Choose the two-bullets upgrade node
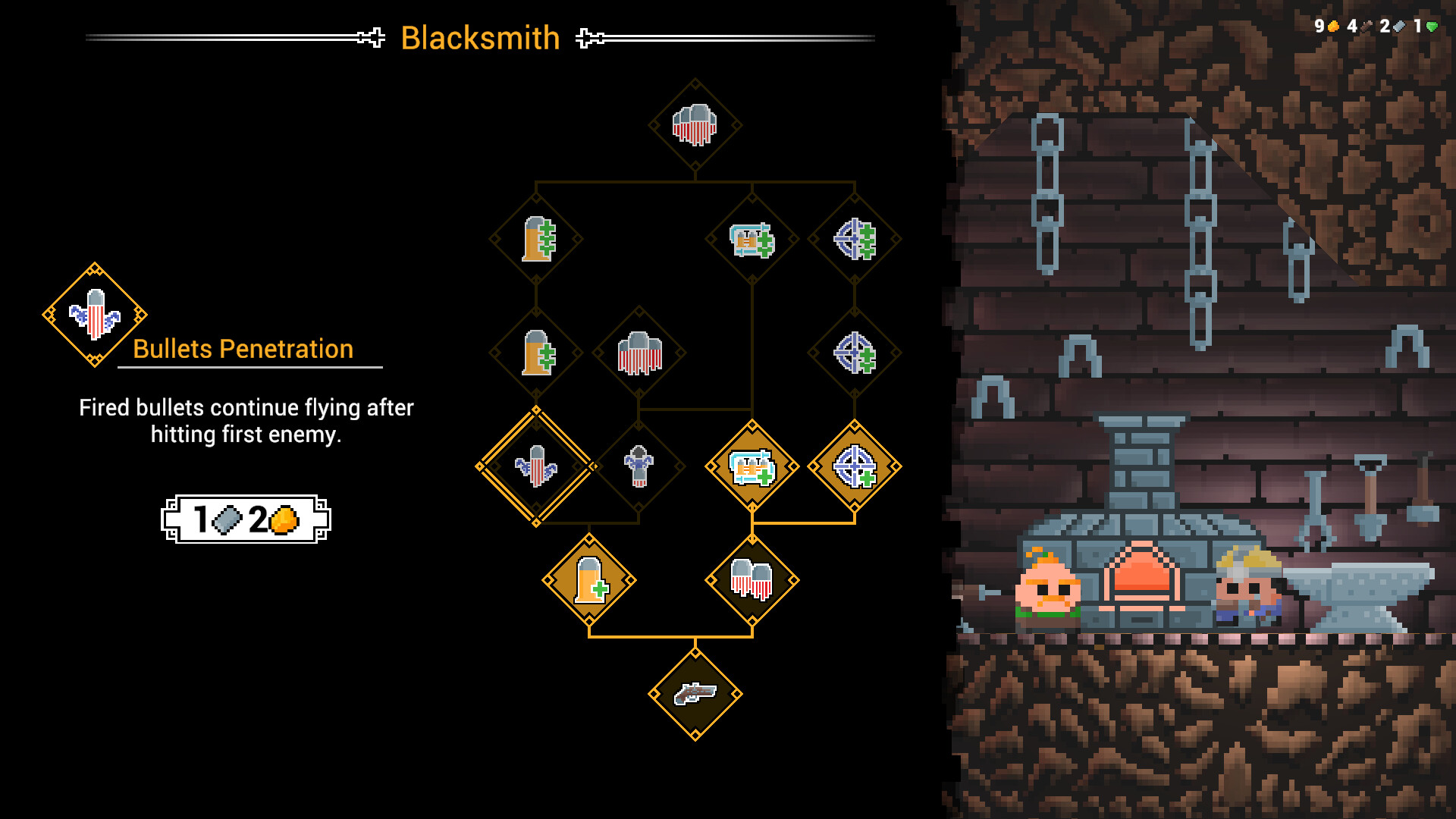The height and width of the screenshot is (819, 1456). point(752,580)
